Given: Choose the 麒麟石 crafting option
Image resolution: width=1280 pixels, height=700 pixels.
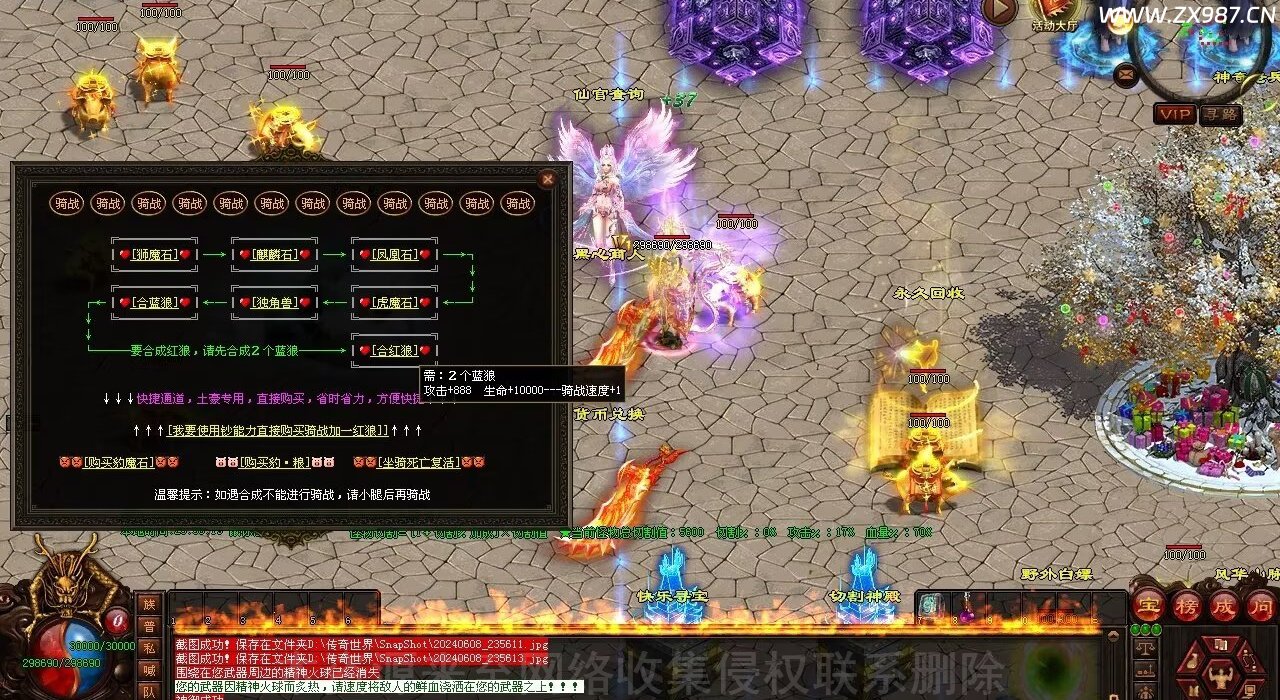Looking at the screenshot, I should (274, 255).
